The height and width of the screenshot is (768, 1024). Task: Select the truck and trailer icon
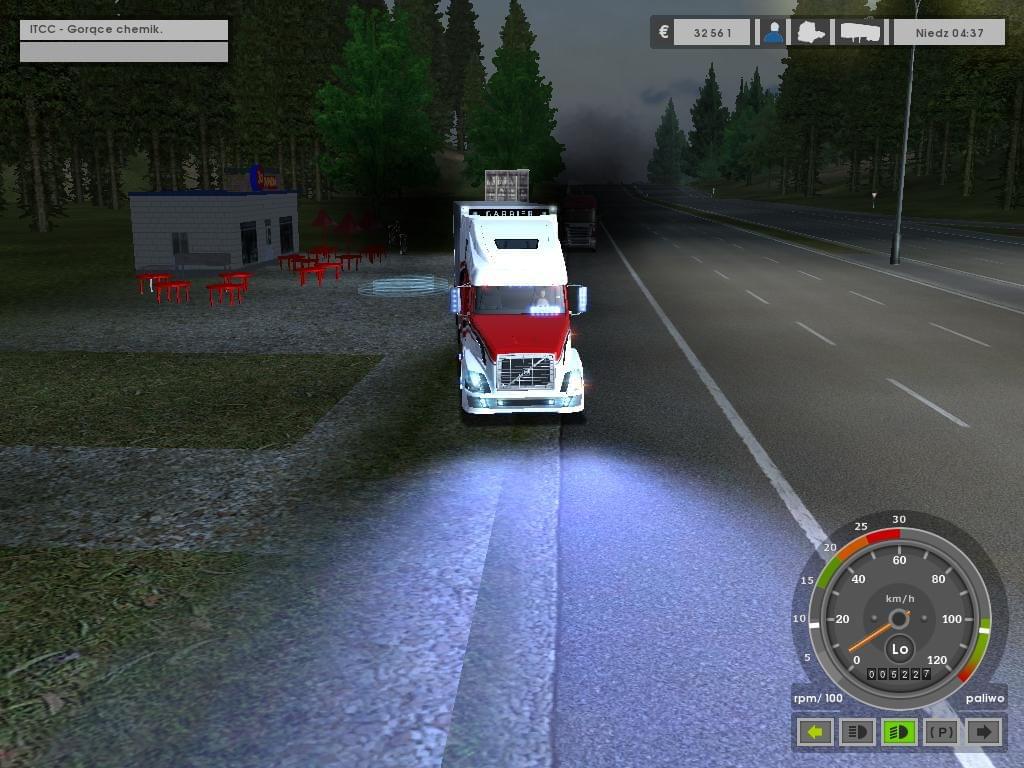pyautogui.click(x=861, y=32)
